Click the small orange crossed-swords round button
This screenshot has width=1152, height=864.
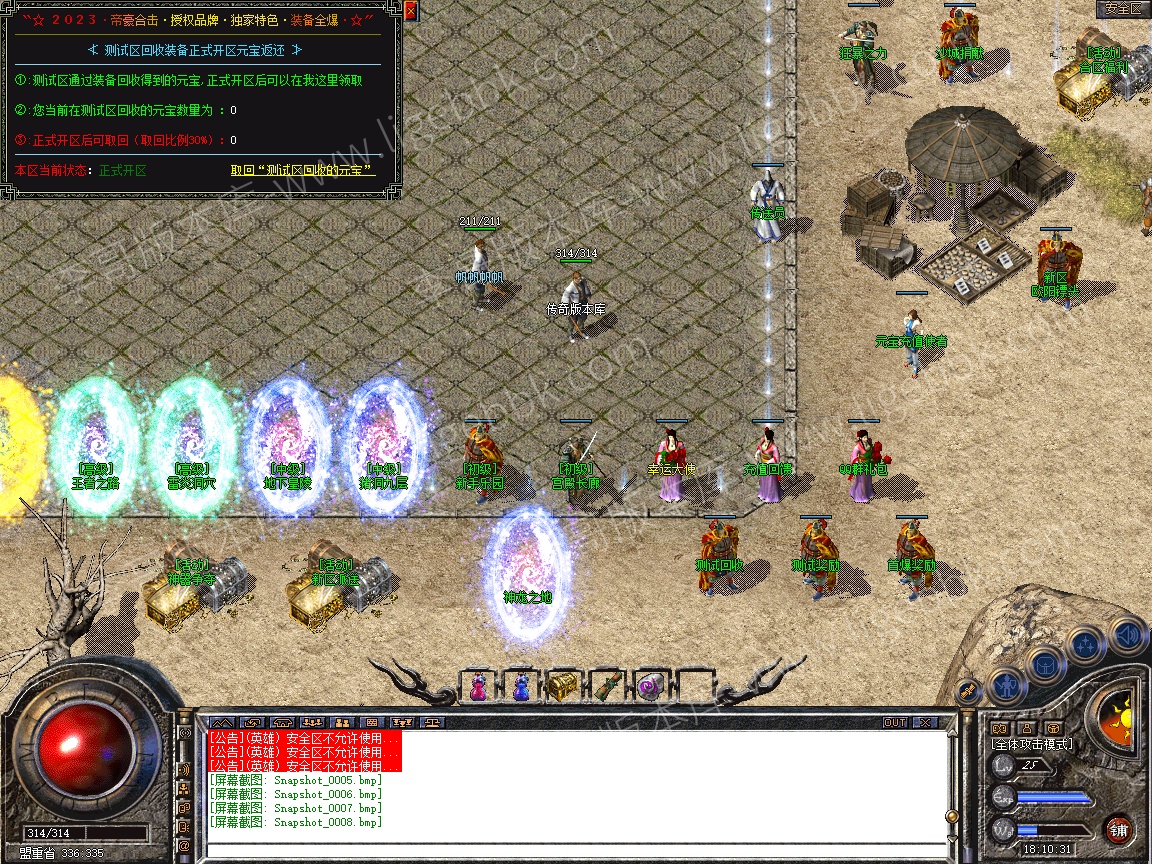click(x=968, y=690)
